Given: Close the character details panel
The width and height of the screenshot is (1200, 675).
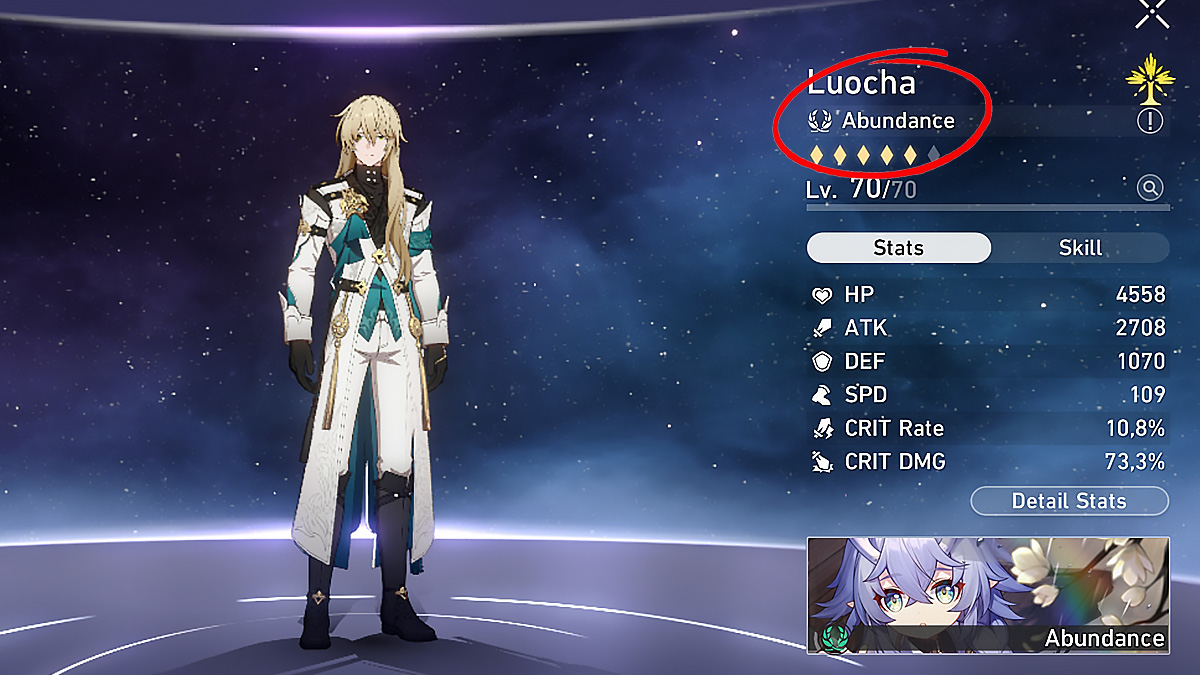Looking at the screenshot, I should 1153,13.
